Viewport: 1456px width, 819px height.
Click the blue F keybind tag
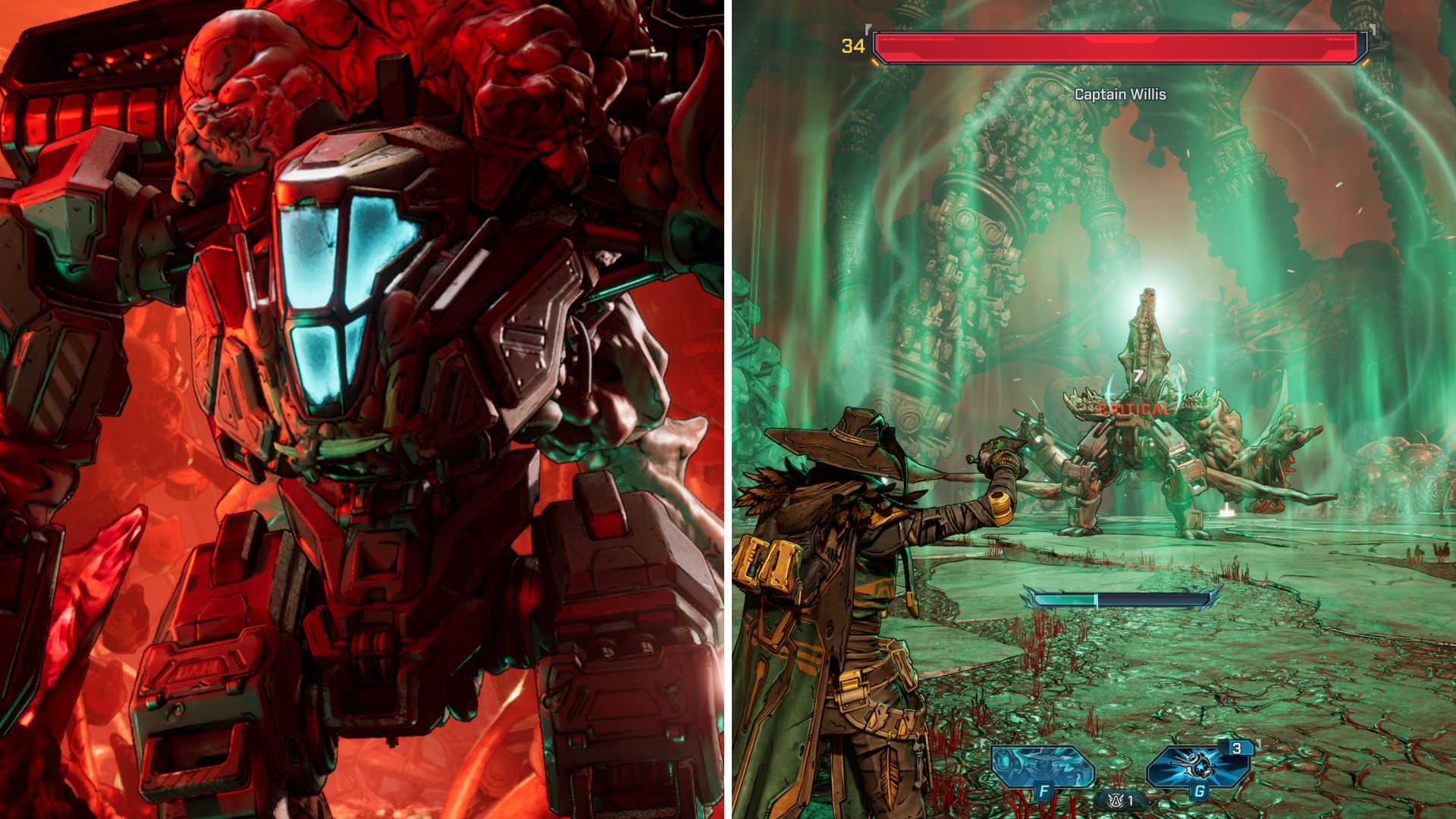point(1044,790)
